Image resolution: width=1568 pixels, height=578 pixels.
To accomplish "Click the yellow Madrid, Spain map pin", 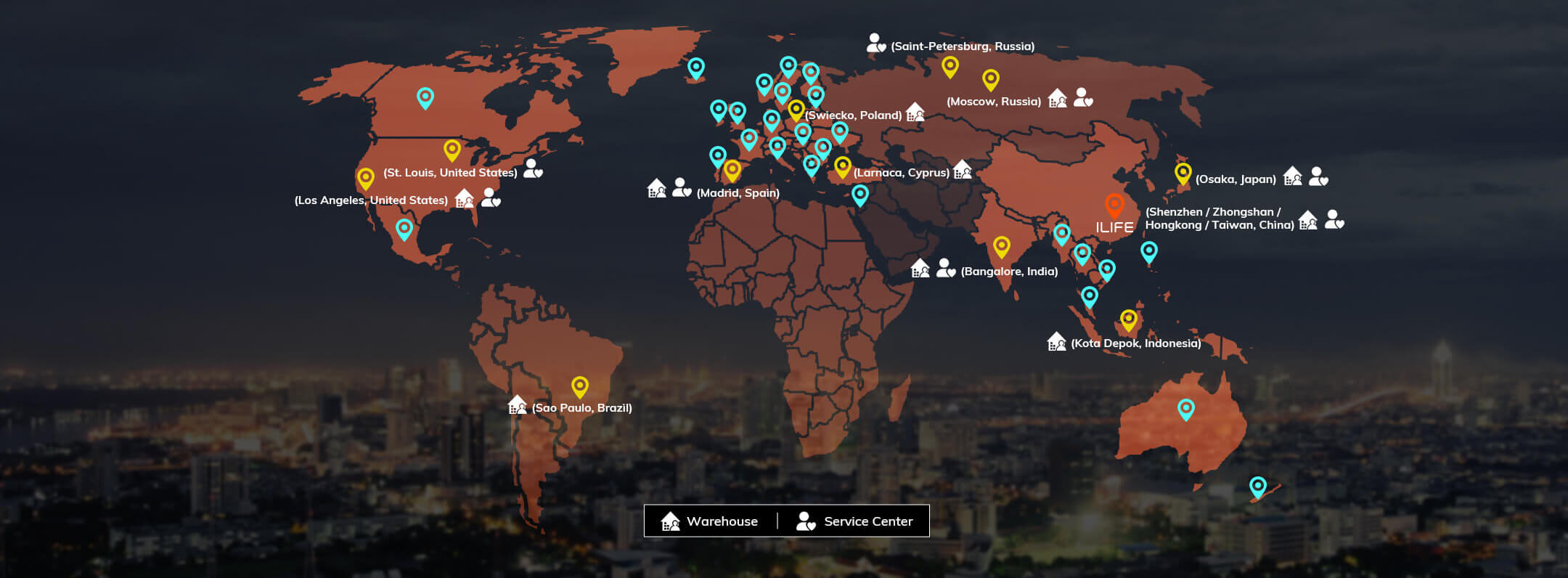I will (x=732, y=171).
